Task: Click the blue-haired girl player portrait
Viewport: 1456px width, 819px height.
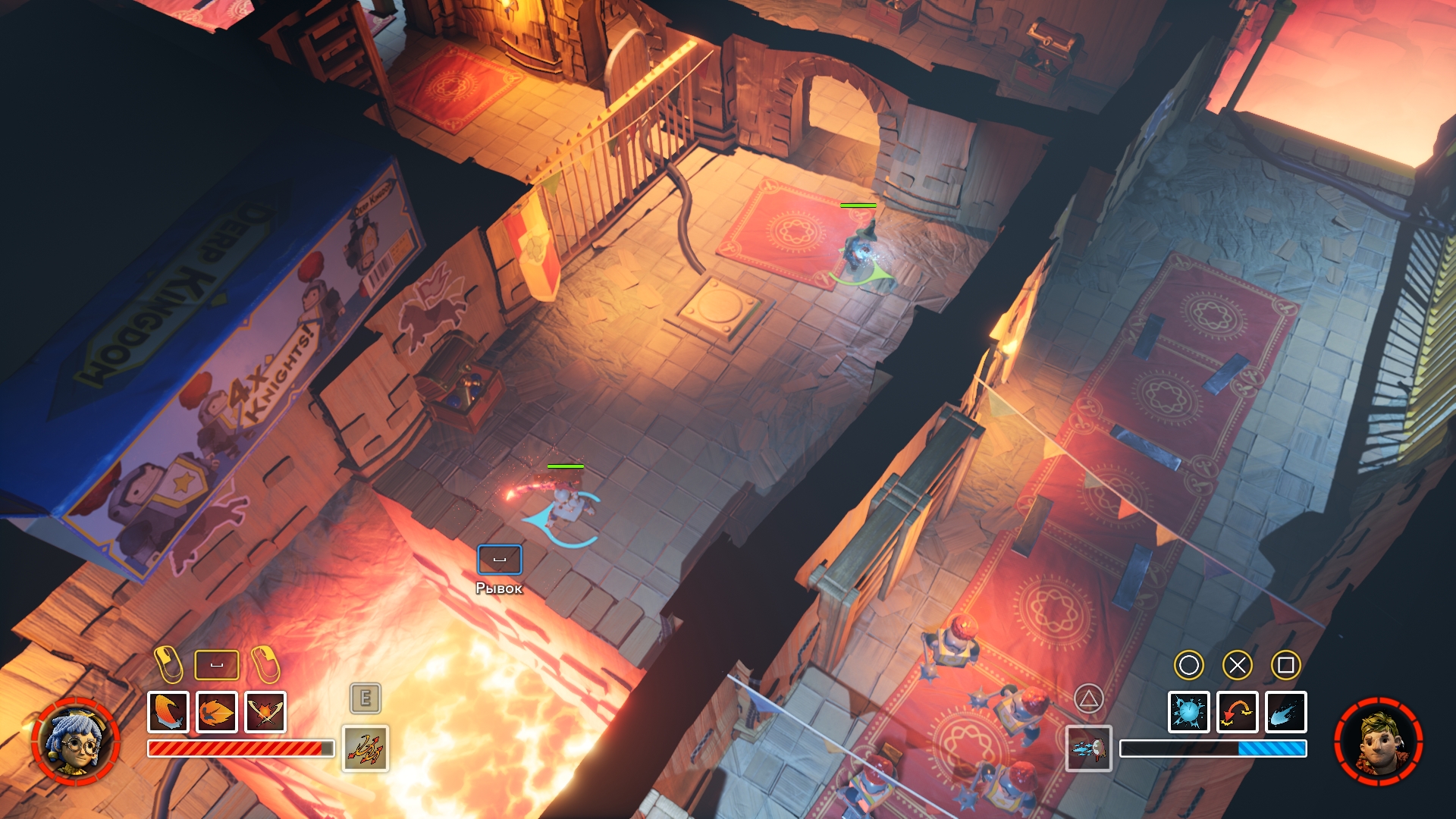Action: (76, 742)
